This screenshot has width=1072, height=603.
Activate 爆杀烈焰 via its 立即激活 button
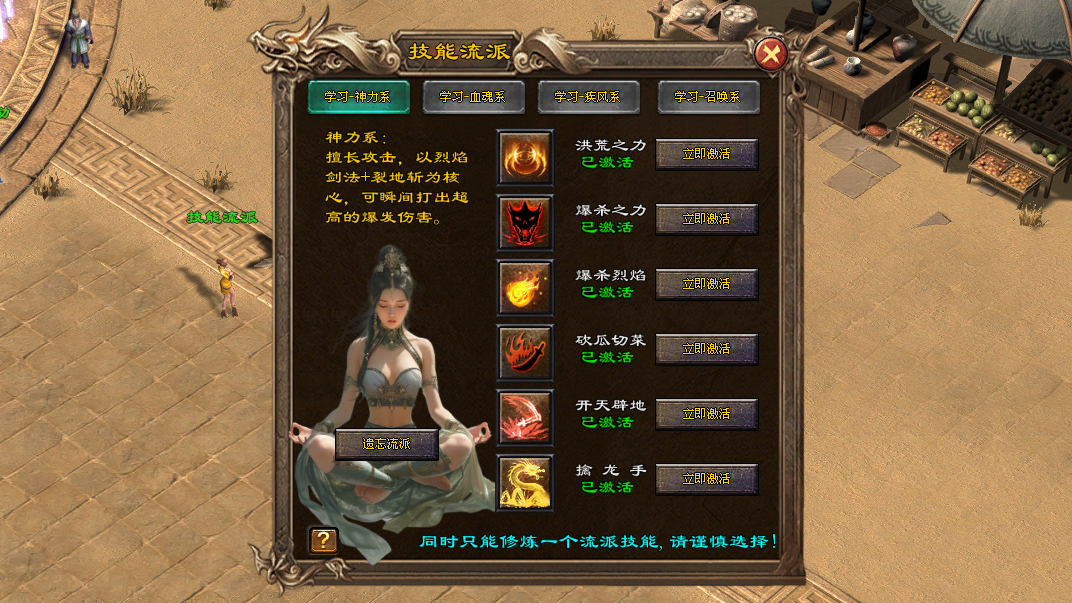(706, 284)
